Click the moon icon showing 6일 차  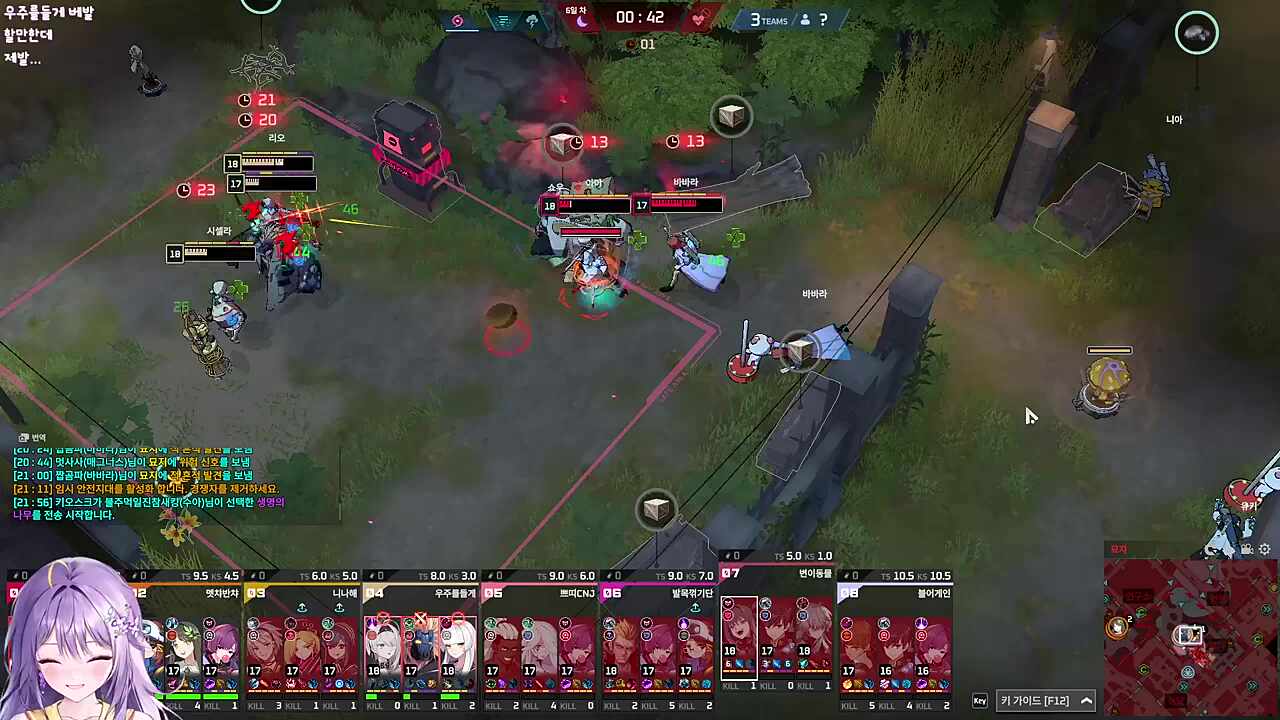(583, 20)
